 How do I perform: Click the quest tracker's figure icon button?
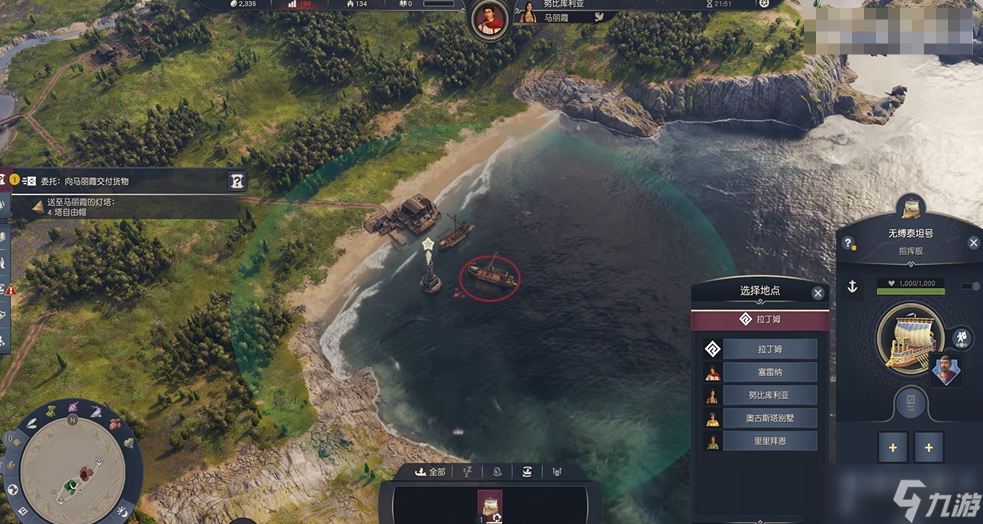click(237, 181)
